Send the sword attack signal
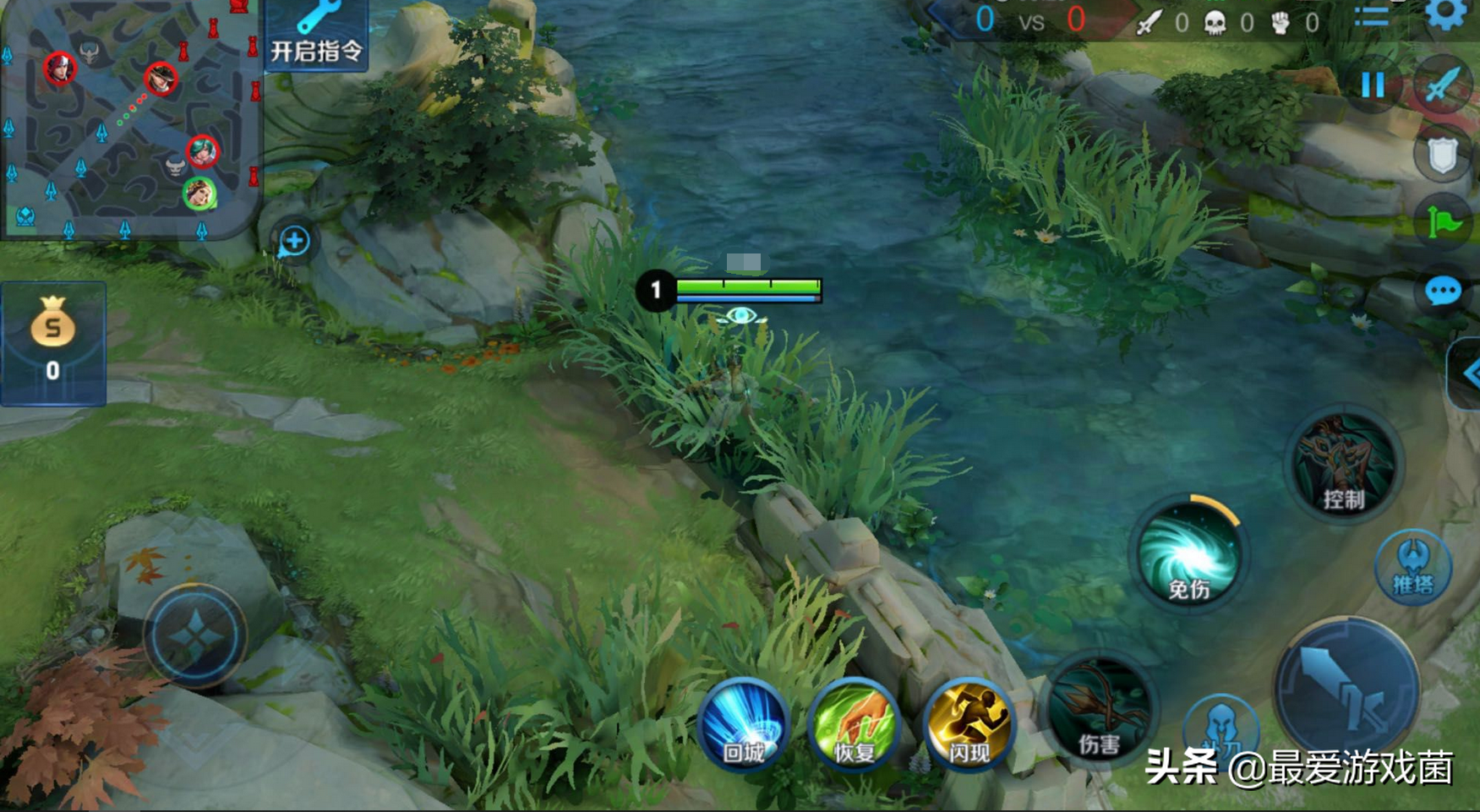1480x812 pixels. coord(1442,84)
